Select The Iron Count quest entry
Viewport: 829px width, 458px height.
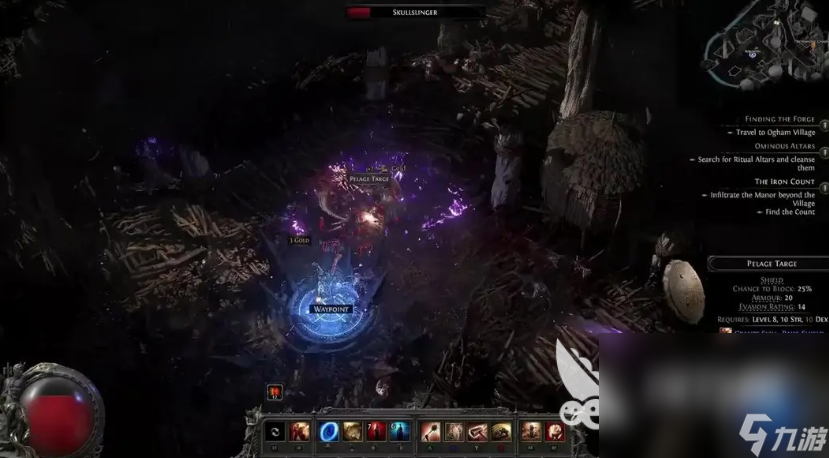click(x=783, y=182)
